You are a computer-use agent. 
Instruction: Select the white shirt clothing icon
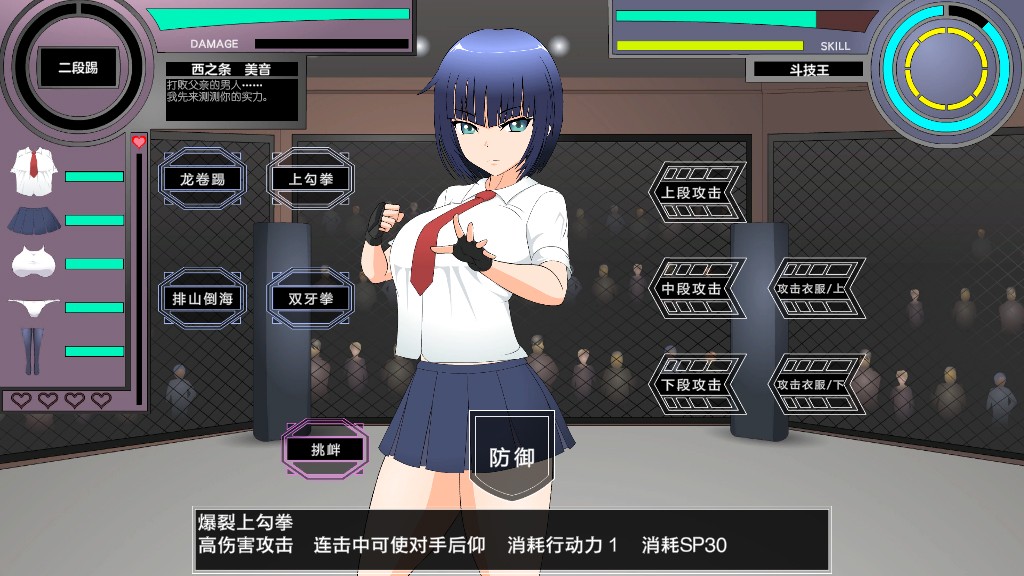click(33, 172)
